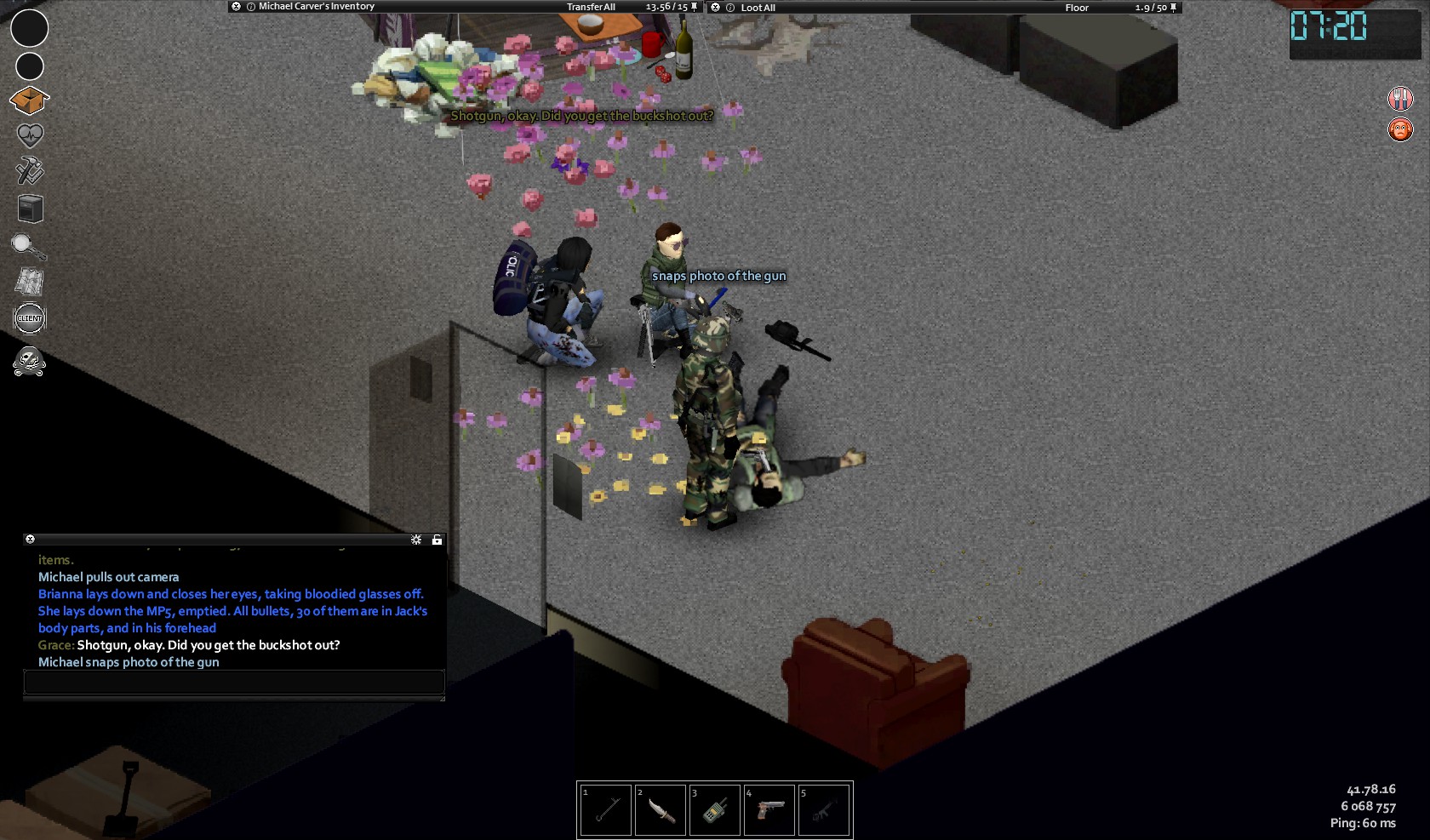The width and height of the screenshot is (1430, 840).
Task: Click Loot All button
Action: (758, 8)
